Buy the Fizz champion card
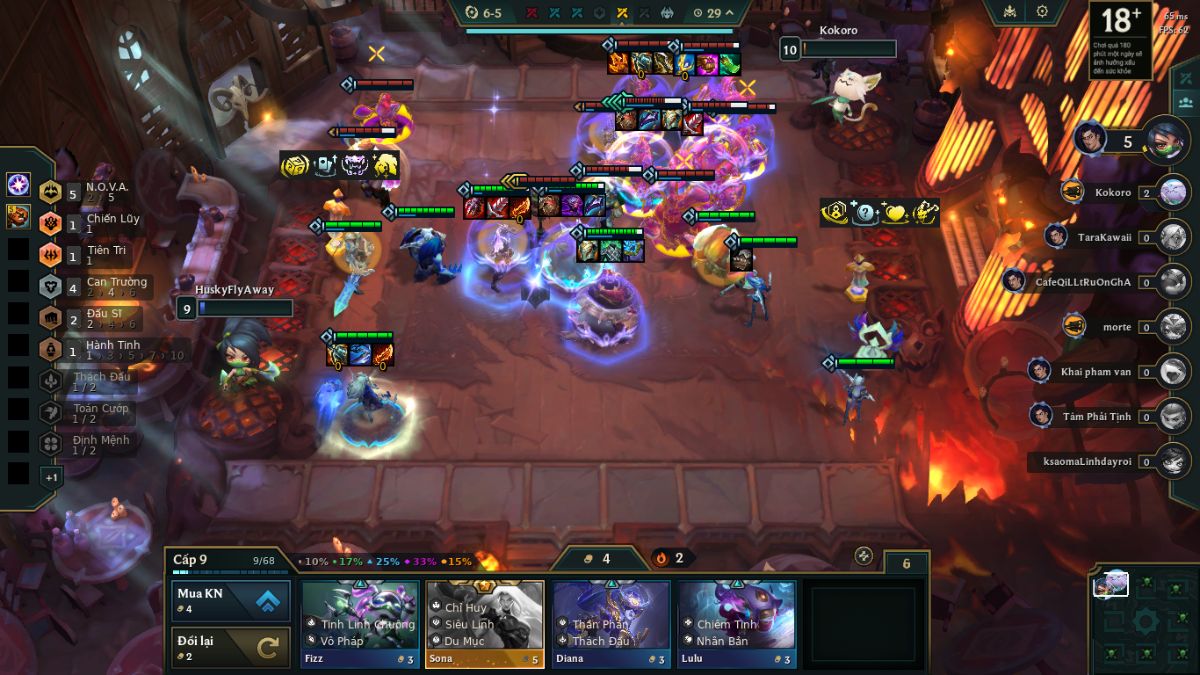Screen dimensions: 1200x675 pos(360,624)
